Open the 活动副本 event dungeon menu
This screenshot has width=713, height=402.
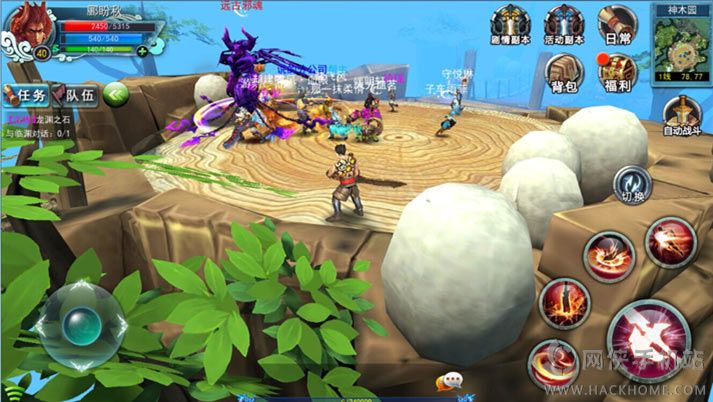pyautogui.click(x=564, y=25)
